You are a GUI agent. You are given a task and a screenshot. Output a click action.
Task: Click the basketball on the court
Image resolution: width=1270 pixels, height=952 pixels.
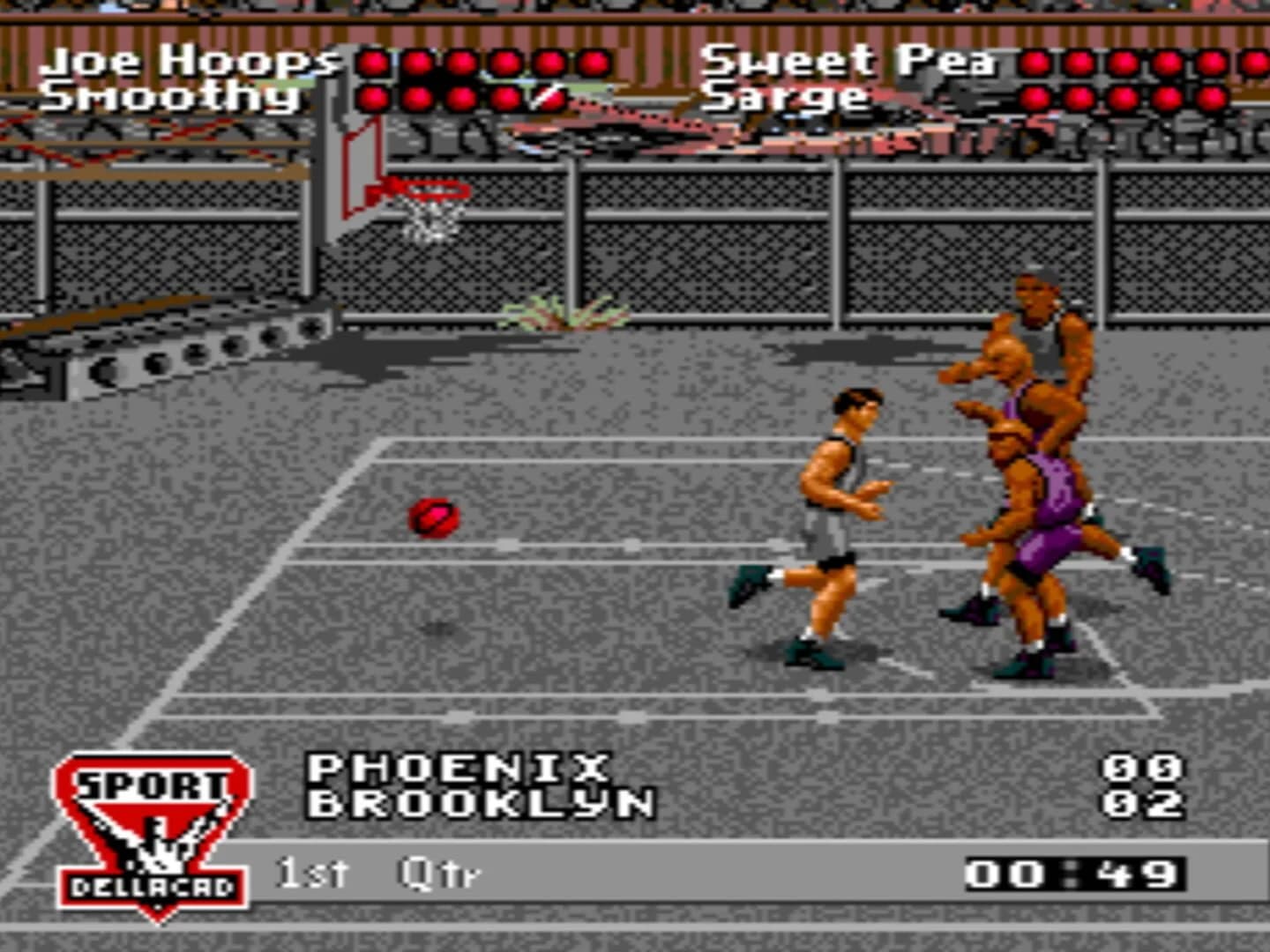click(x=432, y=517)
